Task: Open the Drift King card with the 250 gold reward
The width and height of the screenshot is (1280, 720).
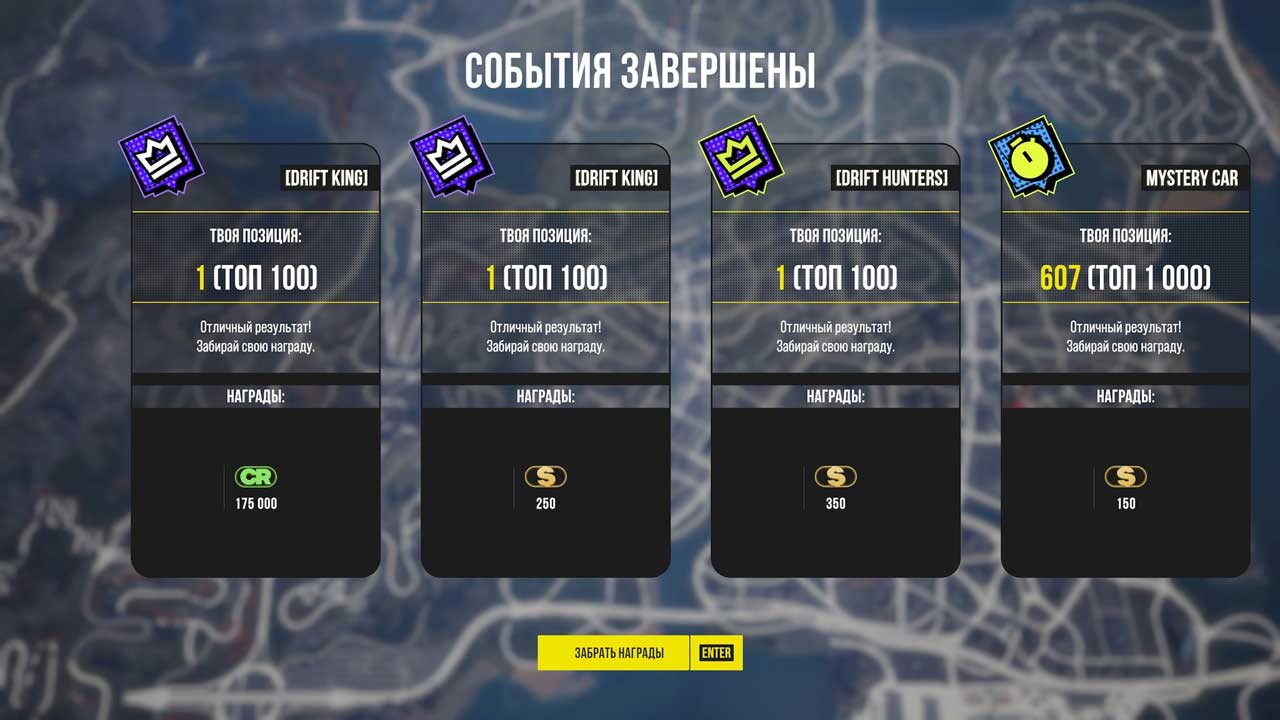Action: tap(545, 360)
